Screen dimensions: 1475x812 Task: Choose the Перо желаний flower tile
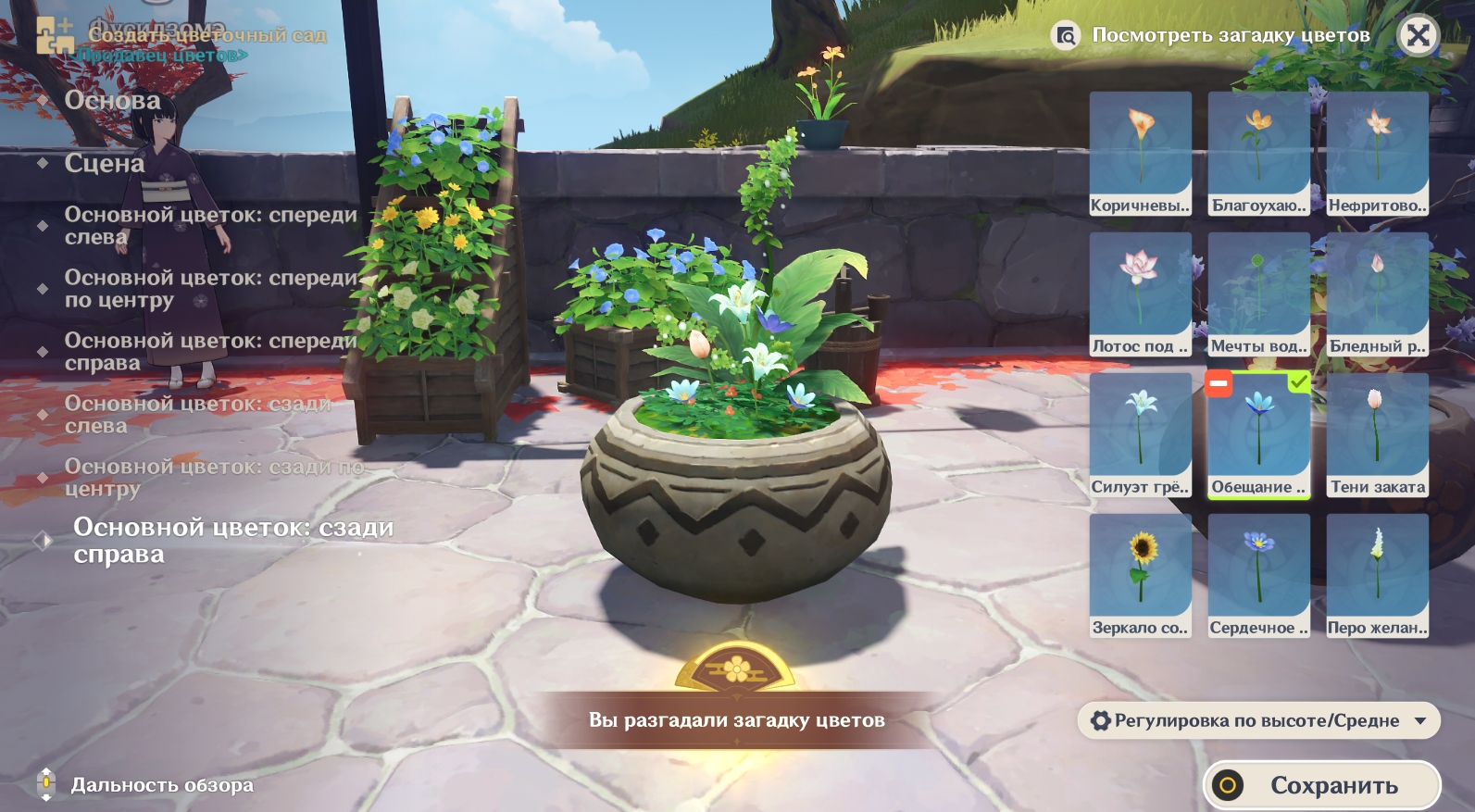[x=1377, y=575]
